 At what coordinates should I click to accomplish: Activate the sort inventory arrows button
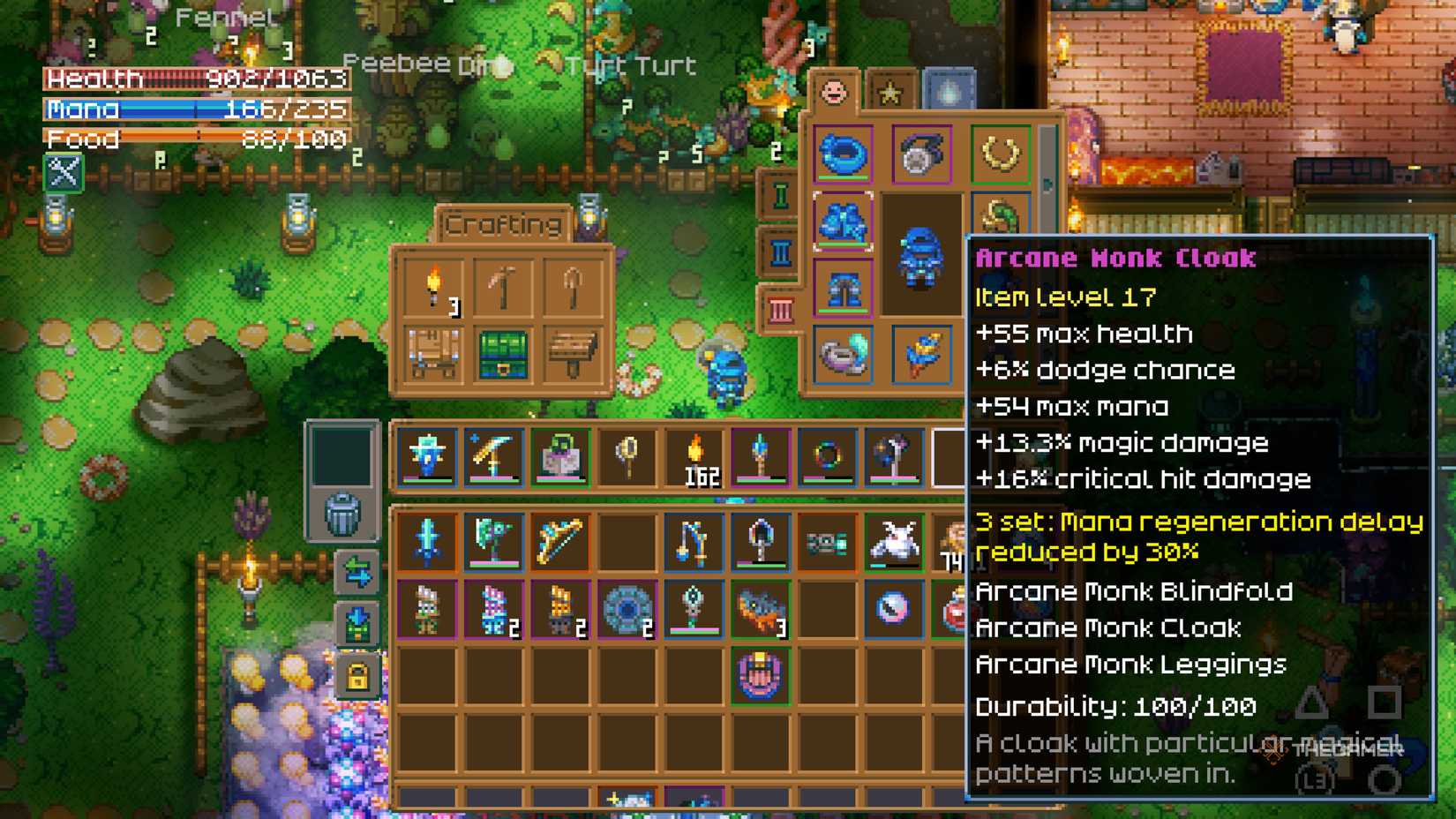pyautogui.click(x=359, y=574)
